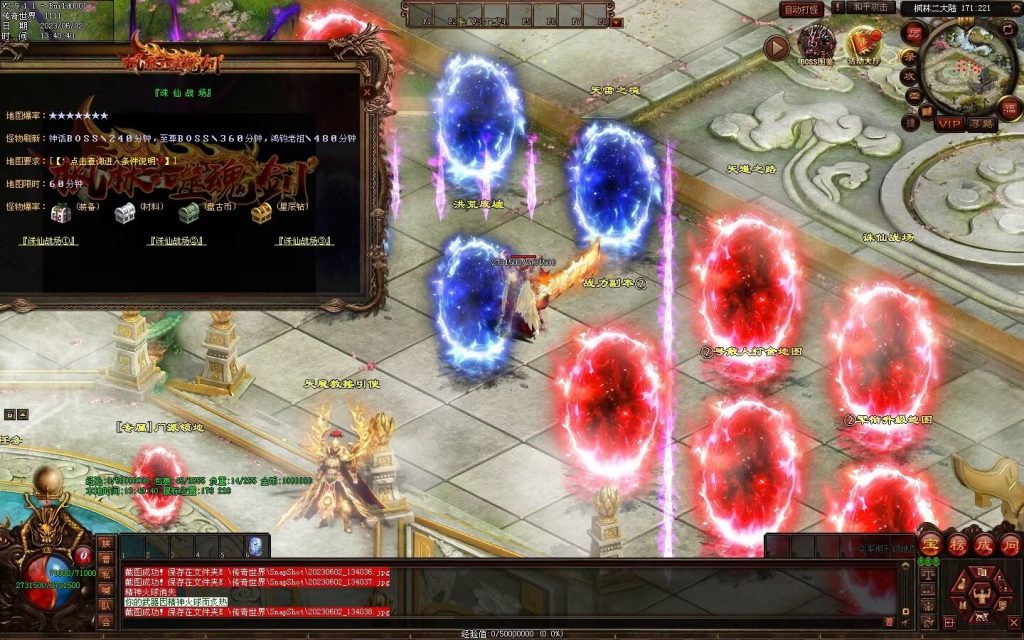Viewport: 1024px width, 640px height.
Task: Open the 宝 treasure button
Action: click(930, 546)
